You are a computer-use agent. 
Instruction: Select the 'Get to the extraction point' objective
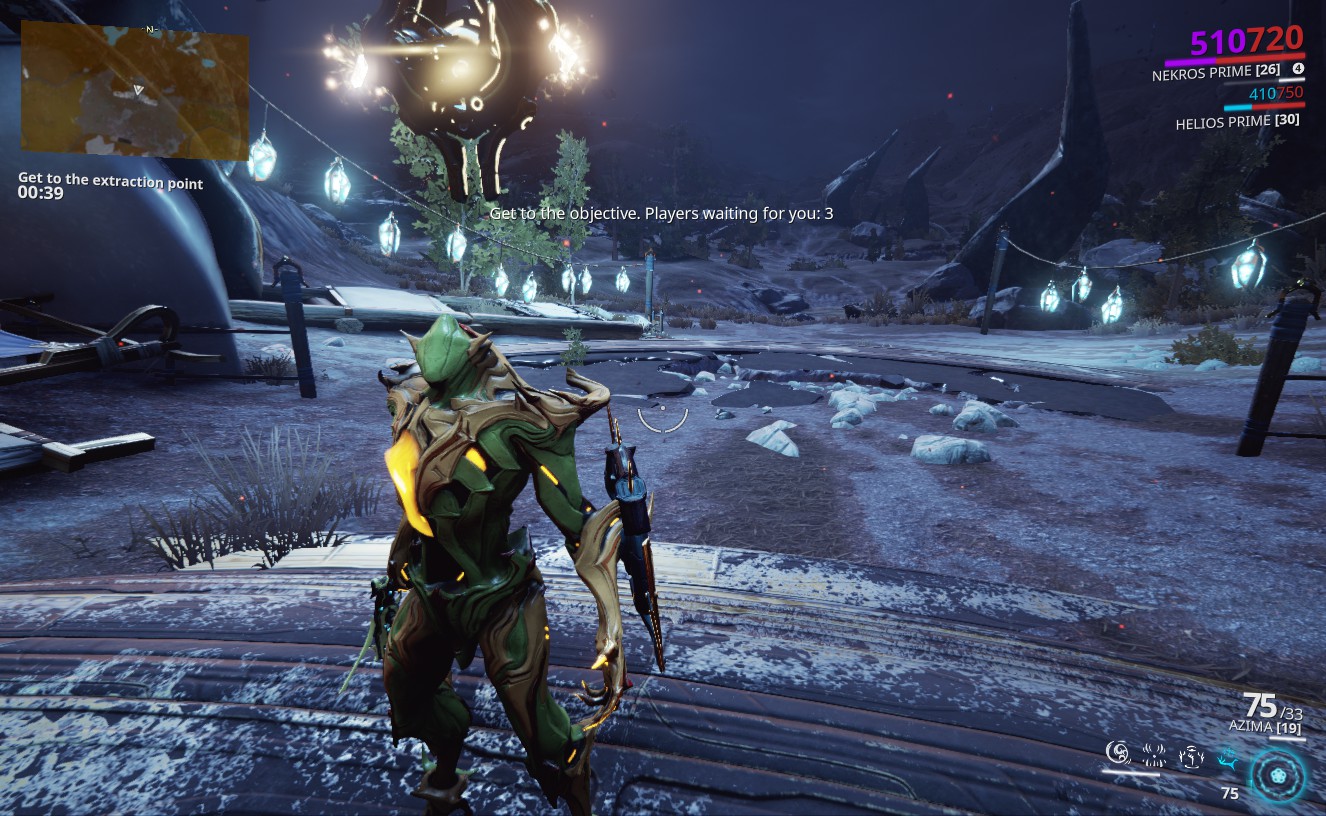click(x=110, y=182)
